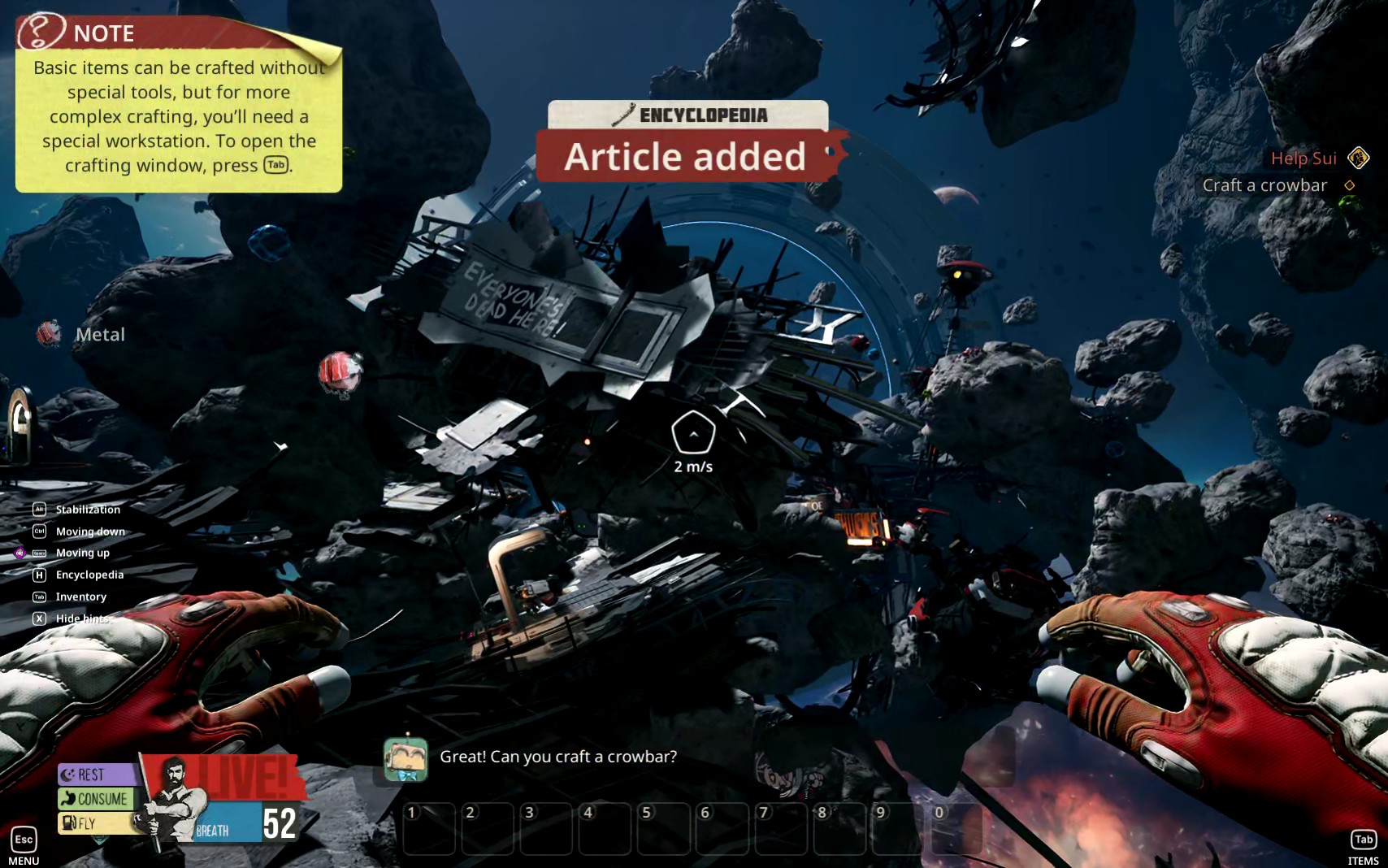This screenshot has width=1388, height=868.
Task: Select the Help Sui quest tracker
Action: (x=1303, y=158)
